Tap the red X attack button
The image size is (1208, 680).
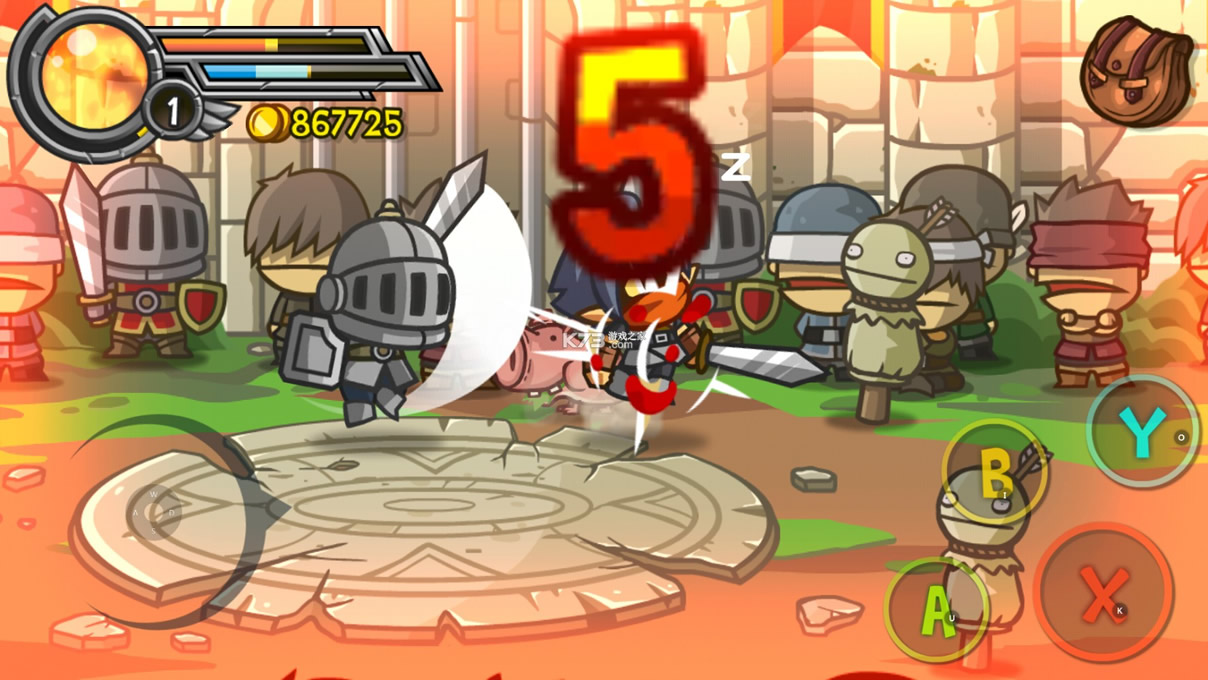pos(1103,593)
